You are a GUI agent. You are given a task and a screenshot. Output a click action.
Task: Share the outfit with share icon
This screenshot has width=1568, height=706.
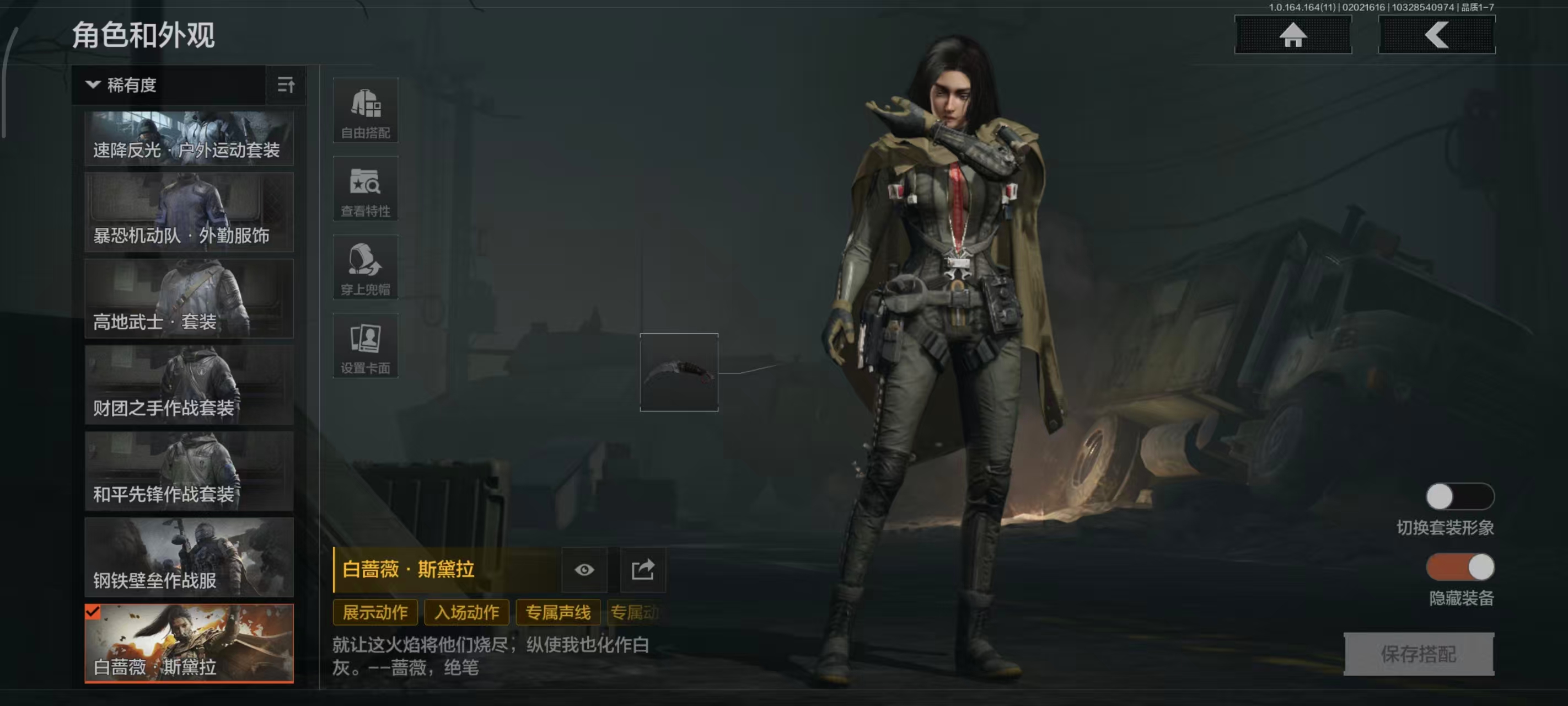tap(643, 570)
